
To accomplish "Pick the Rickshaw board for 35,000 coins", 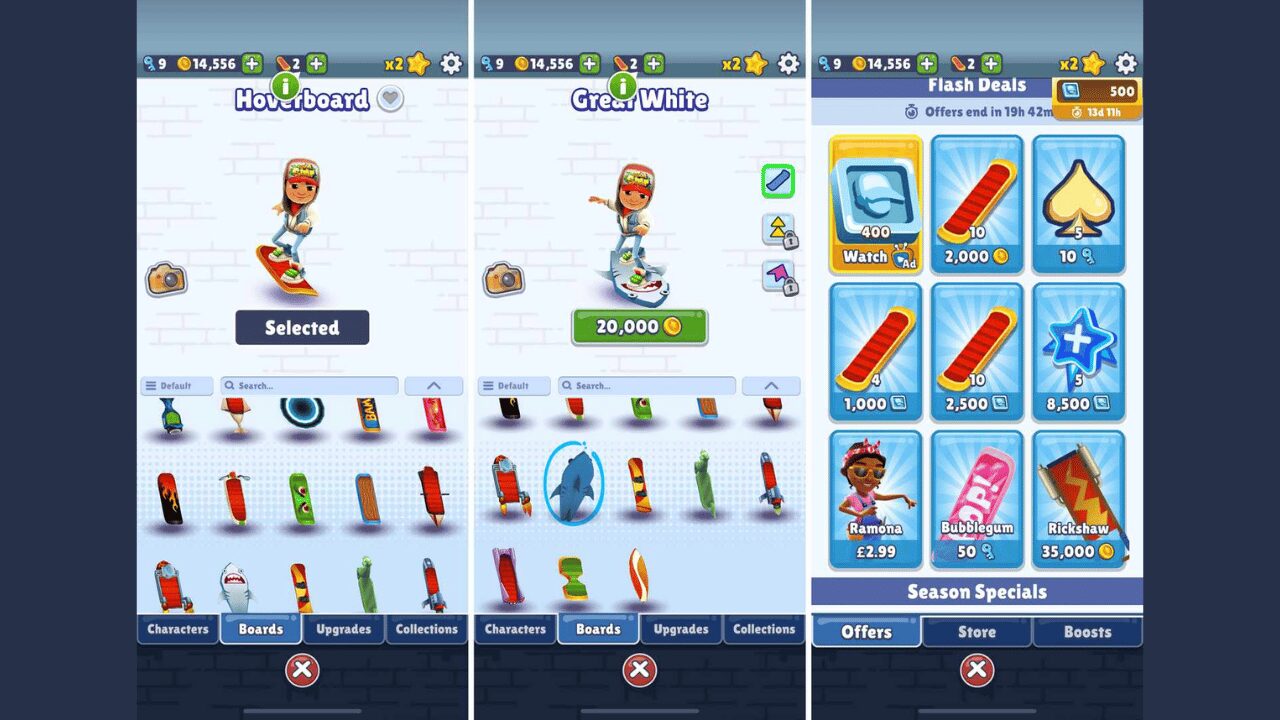I will pyautogui.click(x=1078, y=499).
